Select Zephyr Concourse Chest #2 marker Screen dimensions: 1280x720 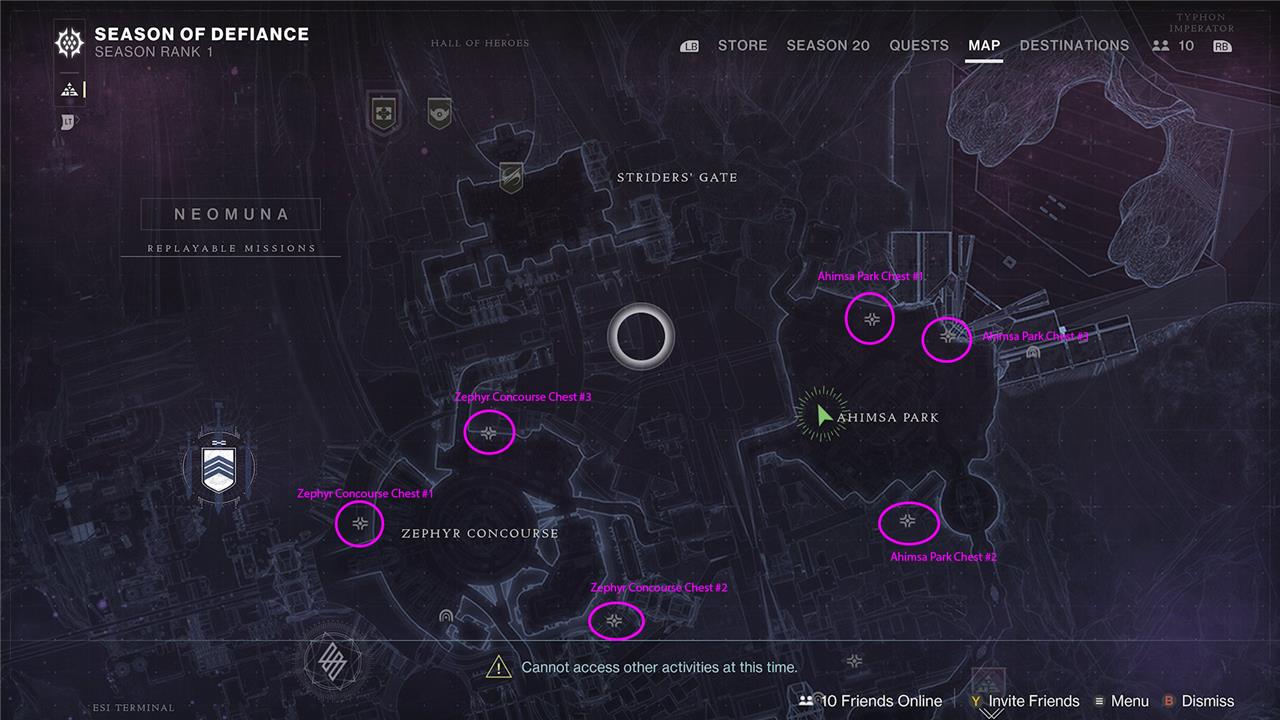[x=615, y=621]
